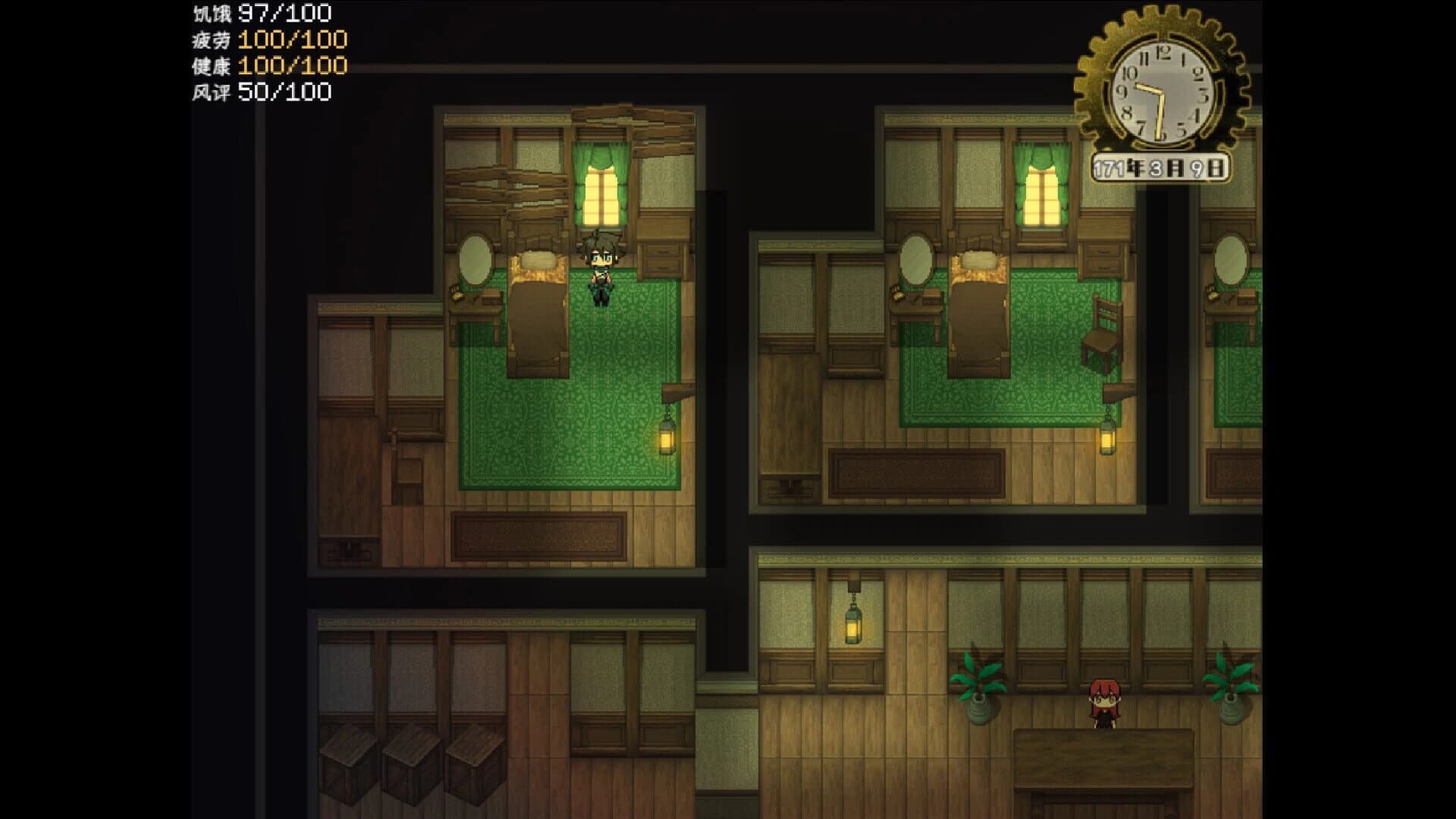Click the lantern above the lobby counter
Screen dimensions: 1456x819
click(x=853, y=626)
